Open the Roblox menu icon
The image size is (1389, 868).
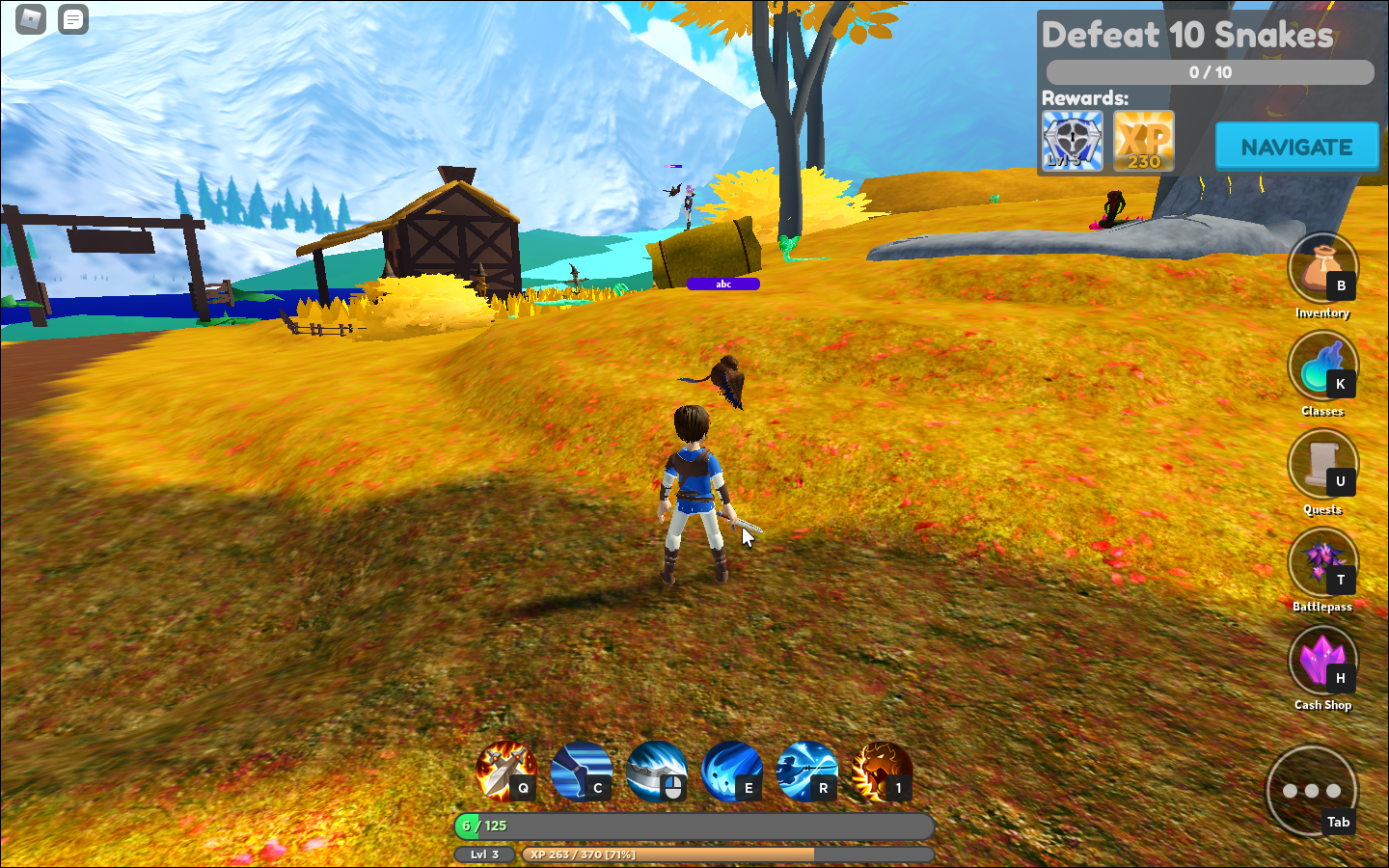coord(30,19)
